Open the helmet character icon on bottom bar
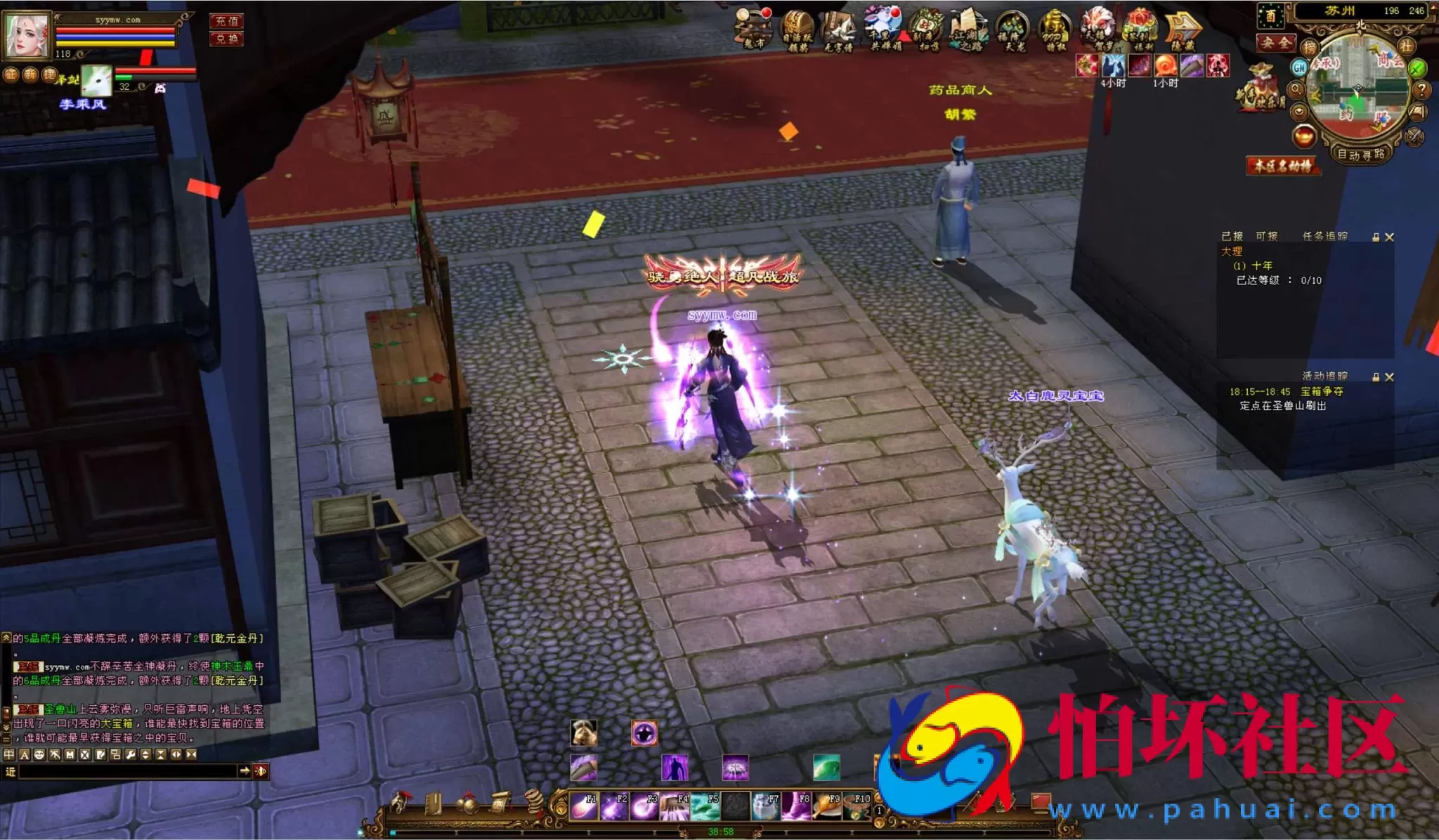This screenshot has width=1439, height=840. (401, 802)
